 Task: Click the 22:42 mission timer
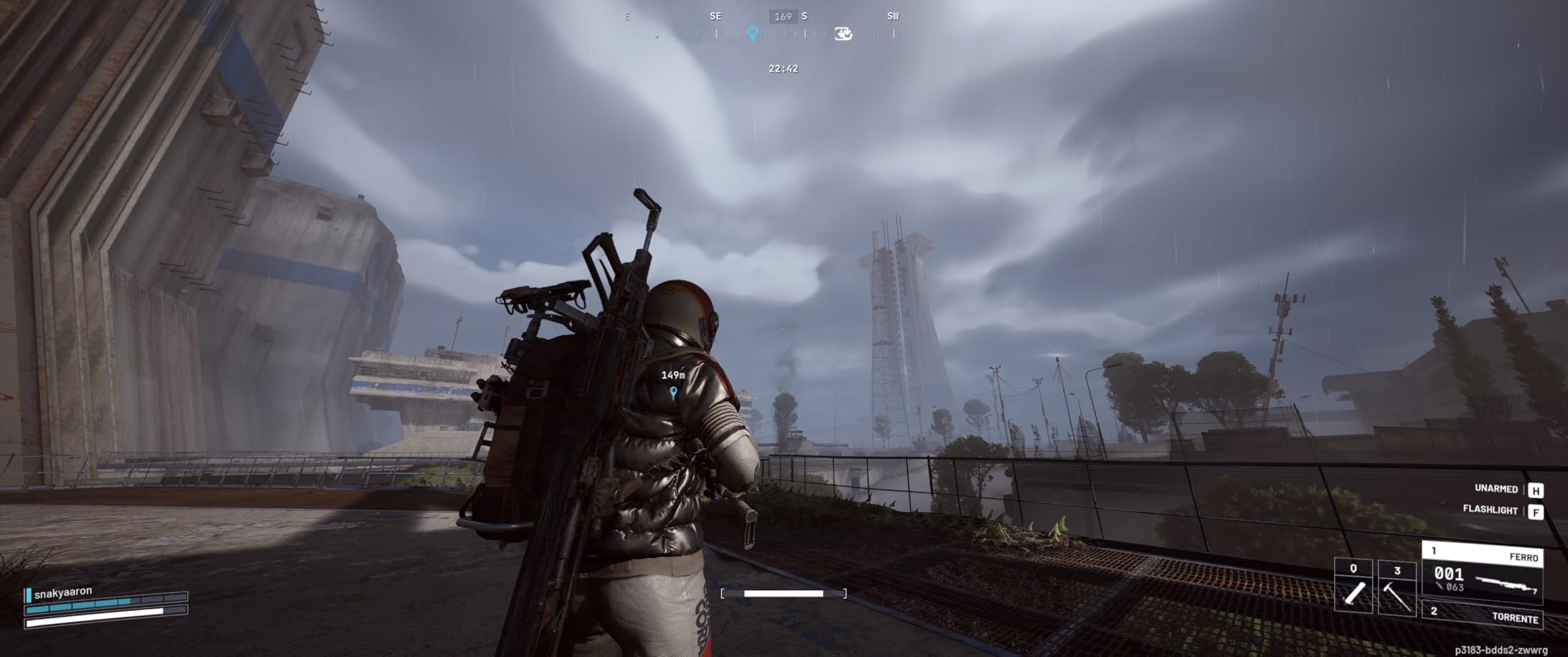[784, 69]
